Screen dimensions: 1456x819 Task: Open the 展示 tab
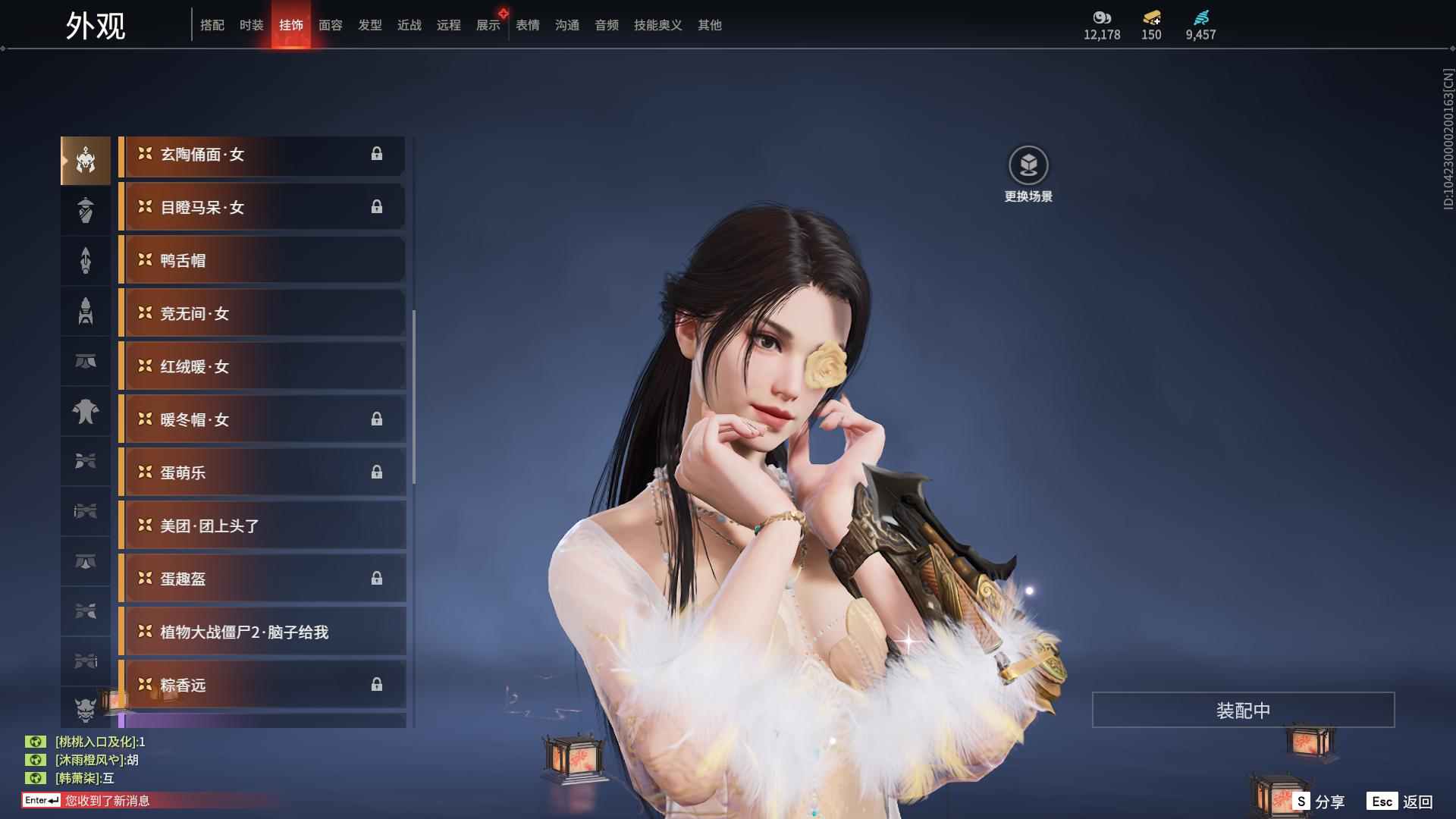pos(488,25)
